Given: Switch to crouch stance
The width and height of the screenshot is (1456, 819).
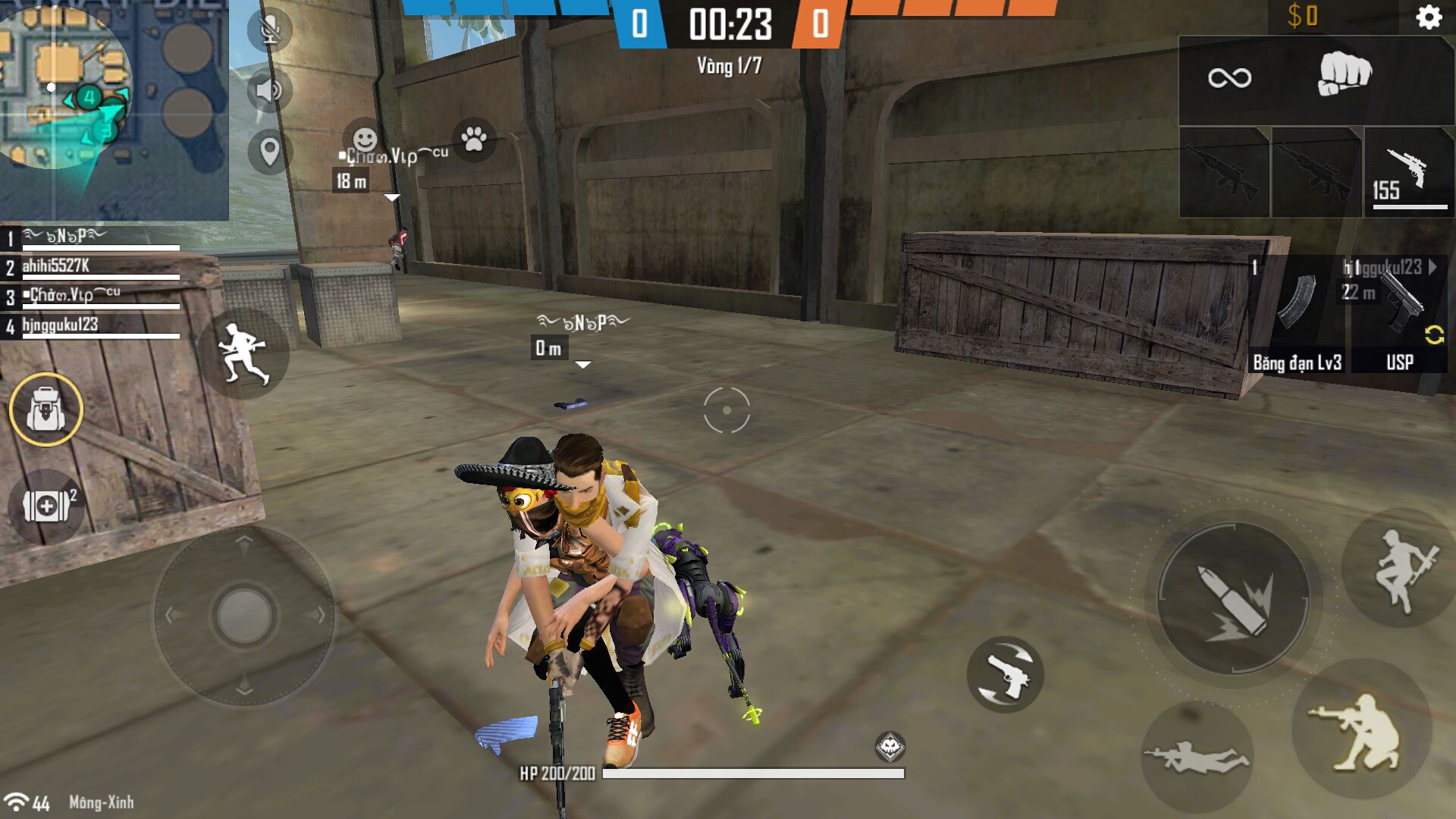Looking at the screenshot, I should [x=1361, y=731].
